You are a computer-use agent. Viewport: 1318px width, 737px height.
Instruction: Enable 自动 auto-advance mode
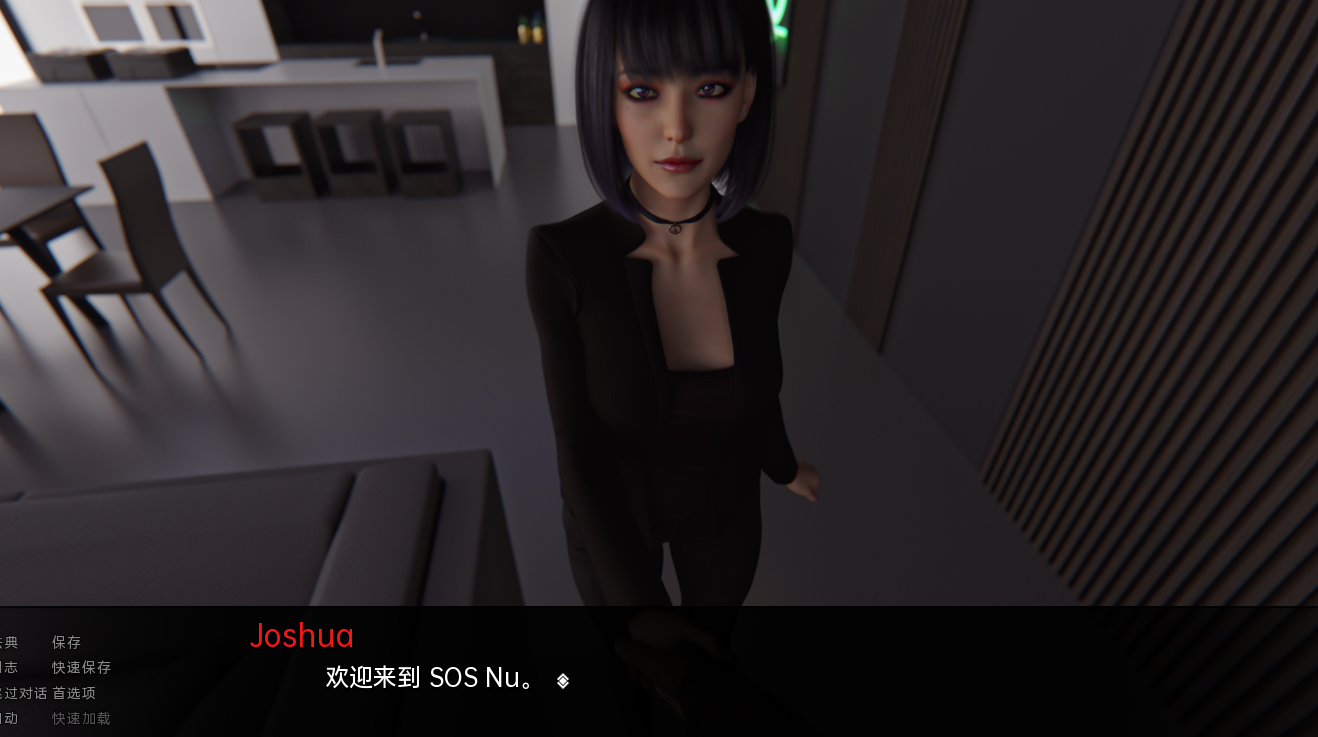[x=8, y=717]
